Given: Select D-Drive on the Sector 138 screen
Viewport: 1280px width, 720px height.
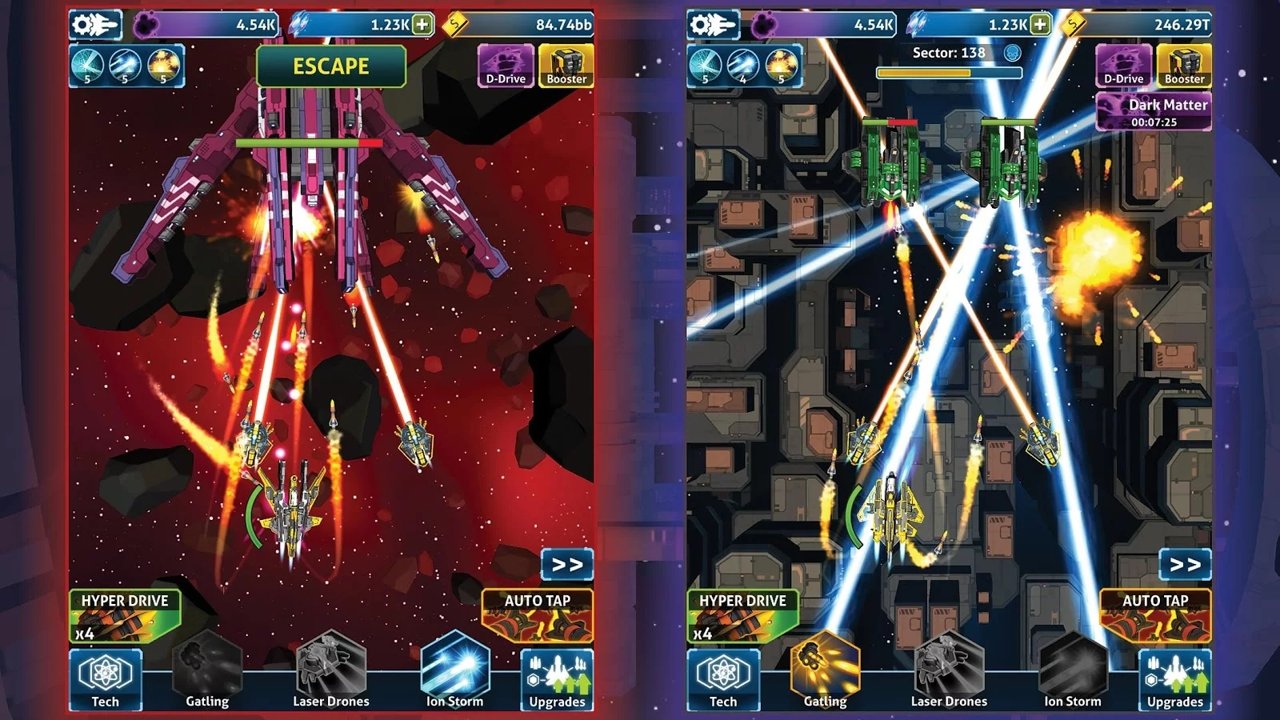Looking at the screenshot, I should [x=1123, y=65].
